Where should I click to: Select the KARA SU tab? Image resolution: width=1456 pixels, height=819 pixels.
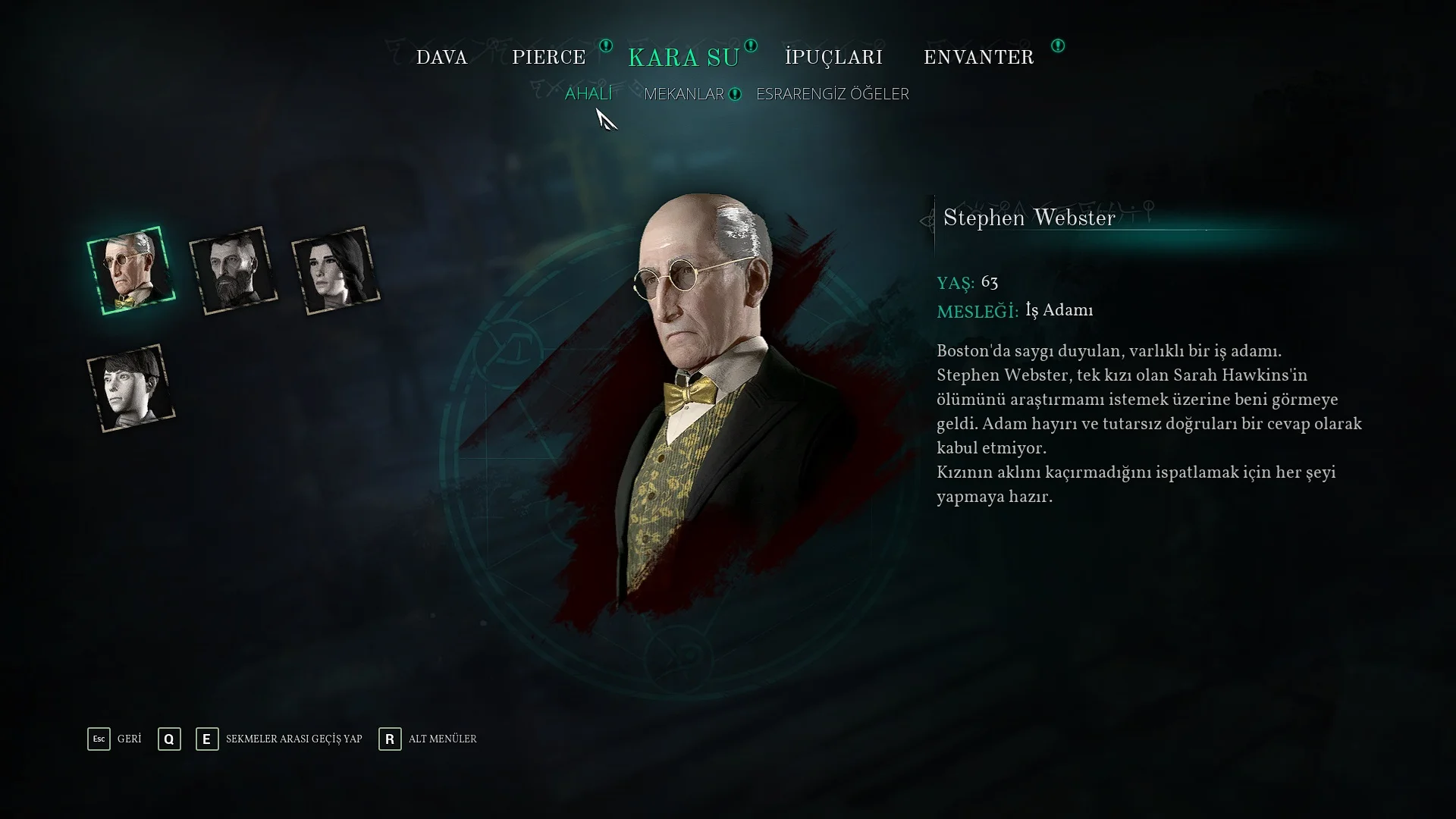coord(683,58)
